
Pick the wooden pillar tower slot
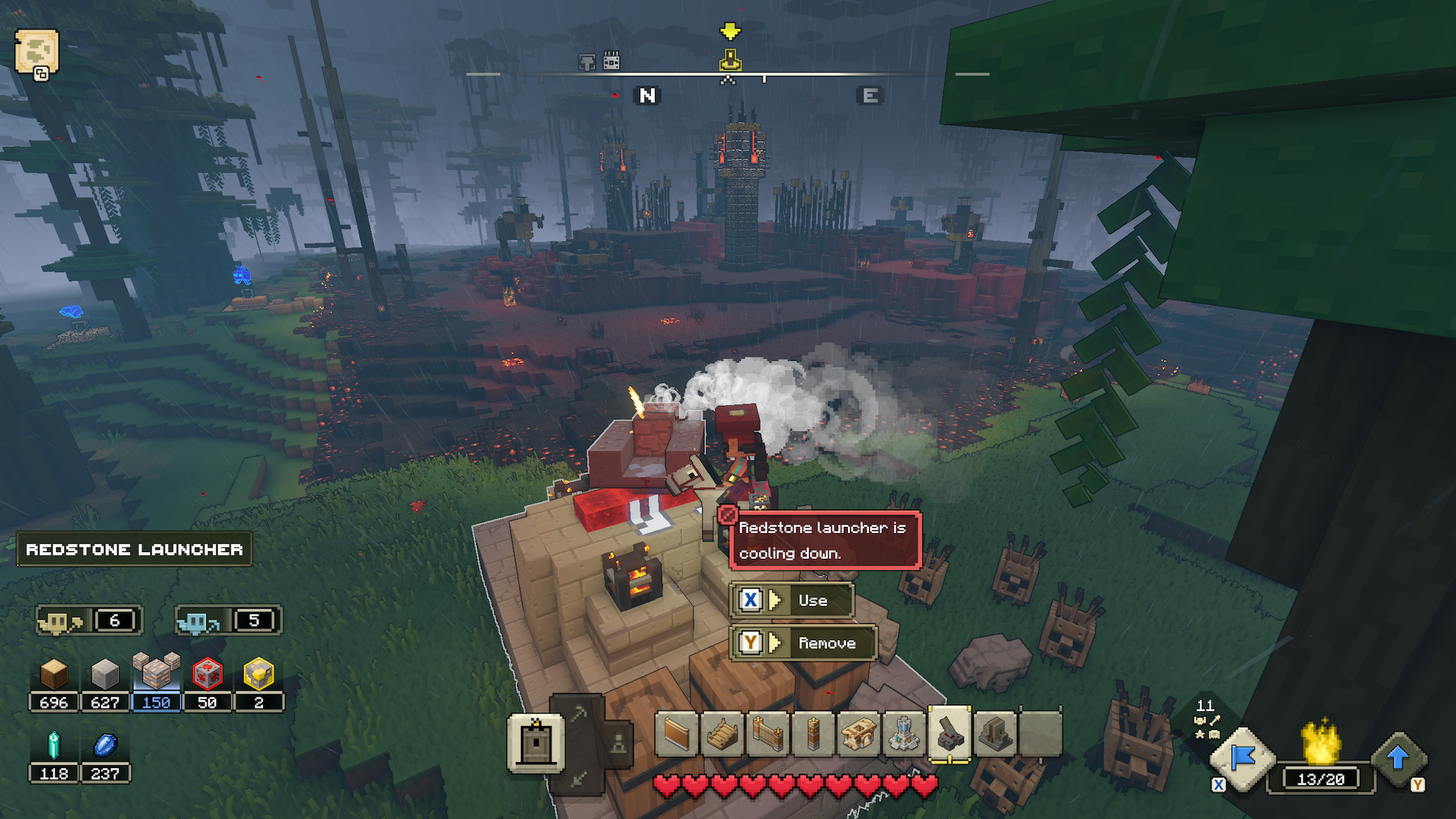(x=813, y=733)
